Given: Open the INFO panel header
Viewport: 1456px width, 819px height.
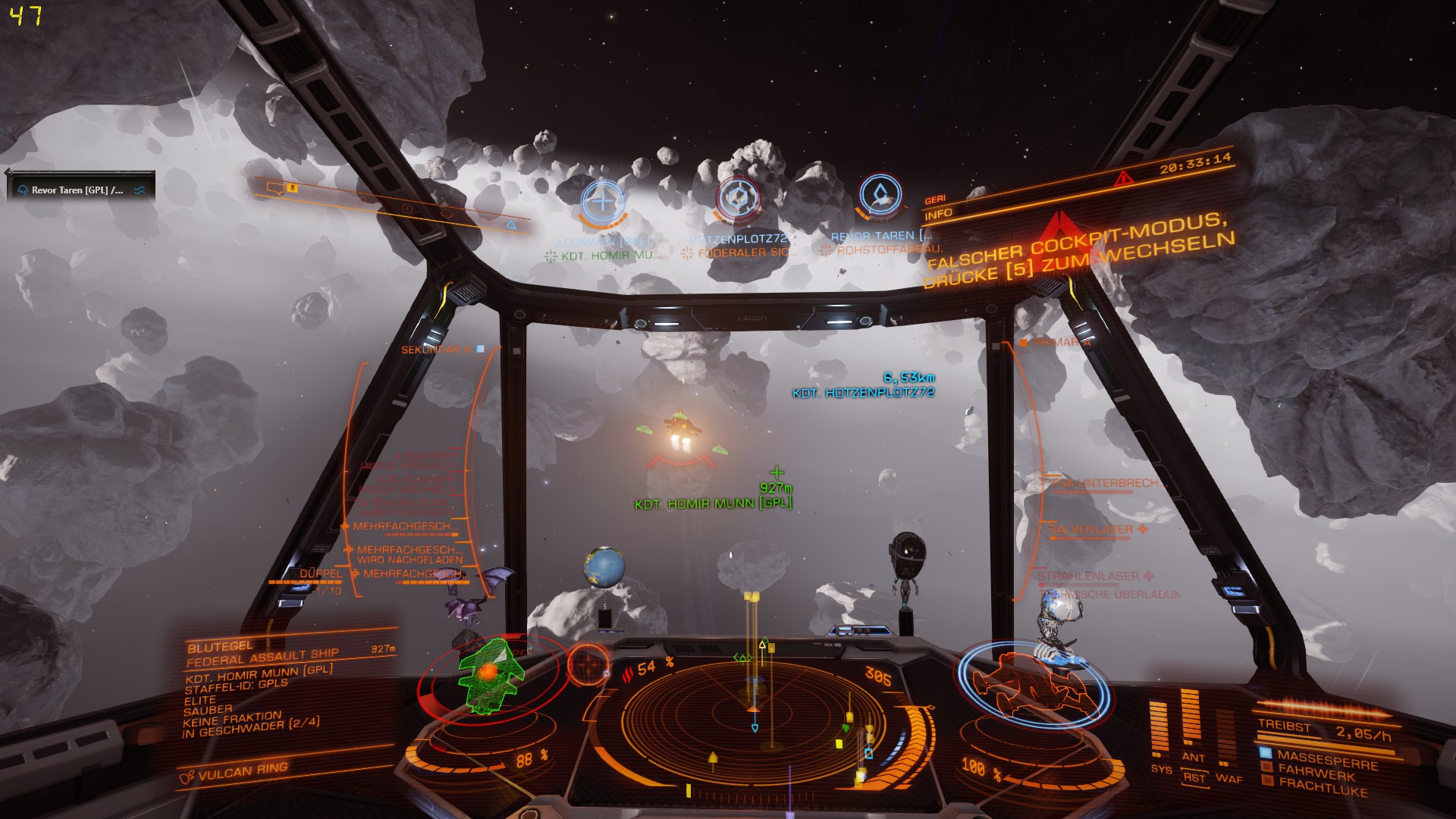Looking at the screenshot, I should pos(938,215).
